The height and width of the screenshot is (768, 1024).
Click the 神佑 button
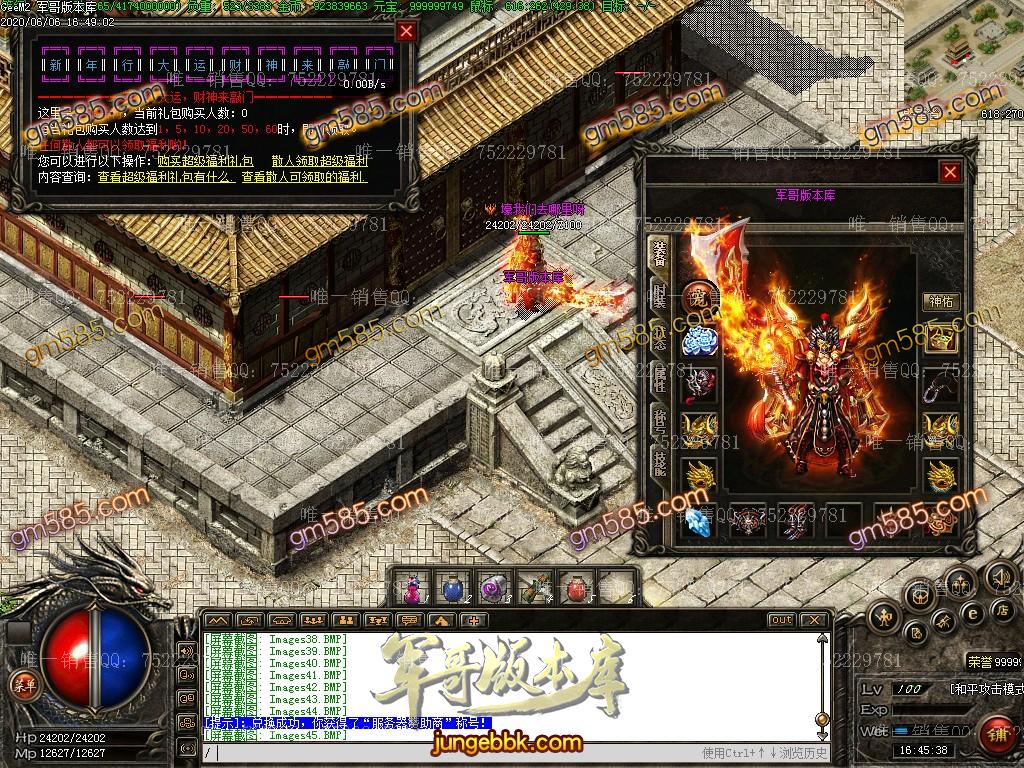(941, 301)
